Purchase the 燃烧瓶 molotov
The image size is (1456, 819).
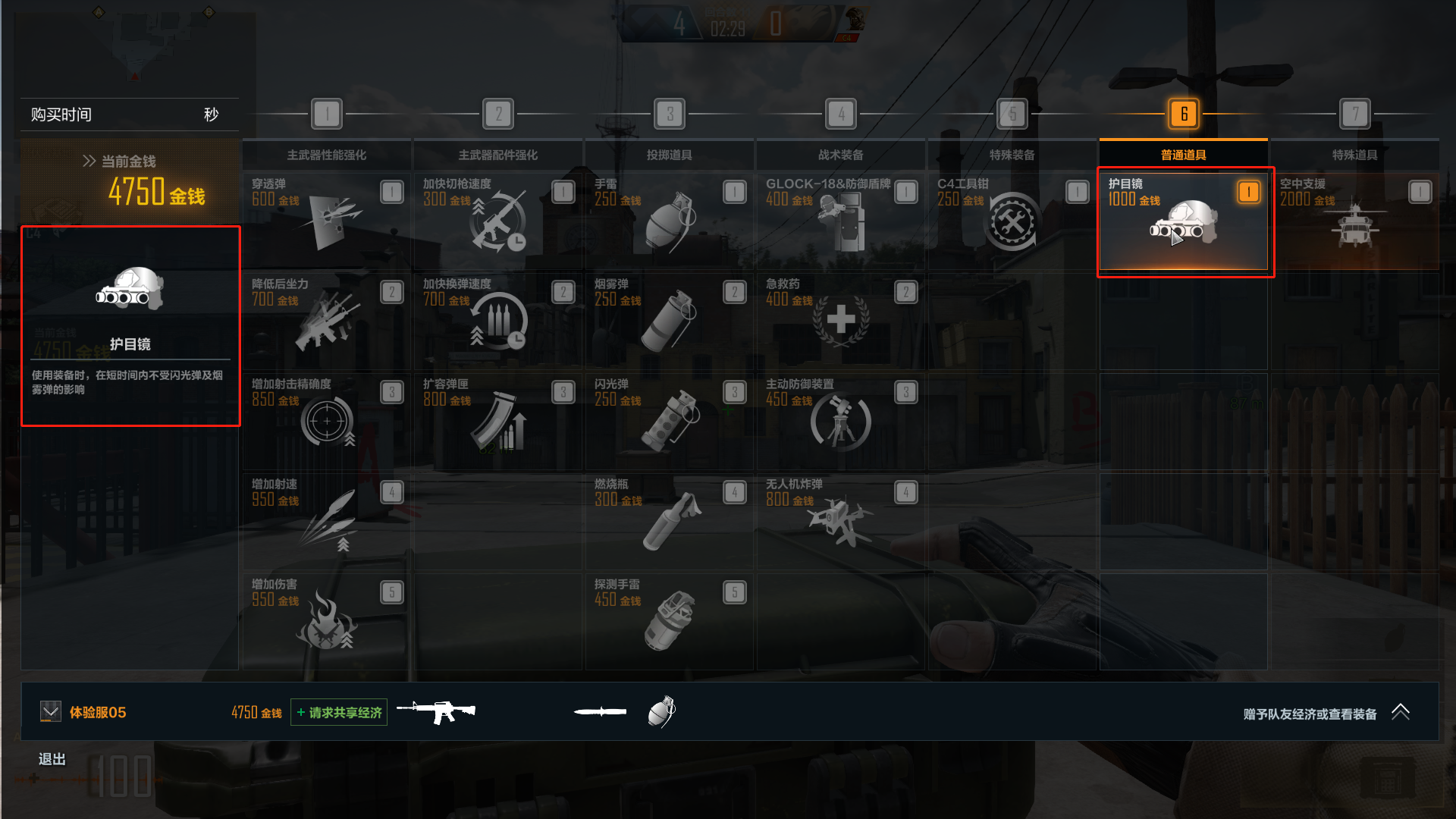(x=669, y=521)
